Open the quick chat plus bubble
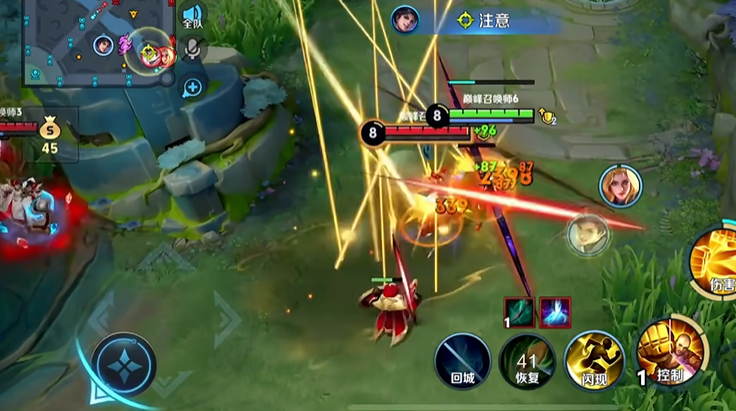The height and width of the screenshot is (411, 736). (x=192, y=87)
